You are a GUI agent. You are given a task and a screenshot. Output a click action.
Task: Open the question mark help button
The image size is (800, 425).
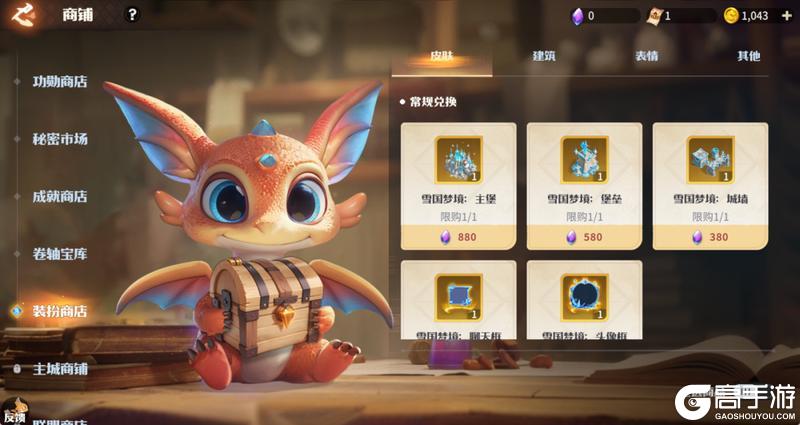[133, 15]
